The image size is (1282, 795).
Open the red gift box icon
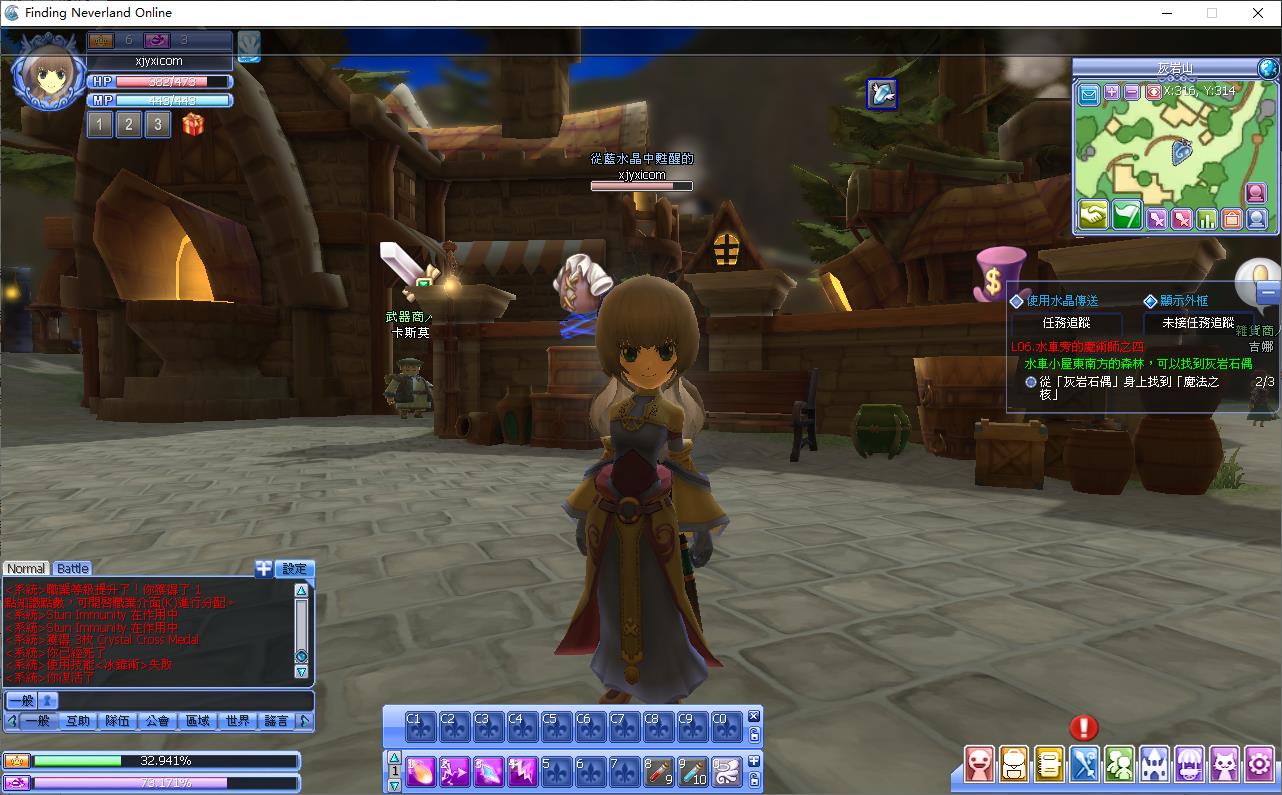click(193, 124)
